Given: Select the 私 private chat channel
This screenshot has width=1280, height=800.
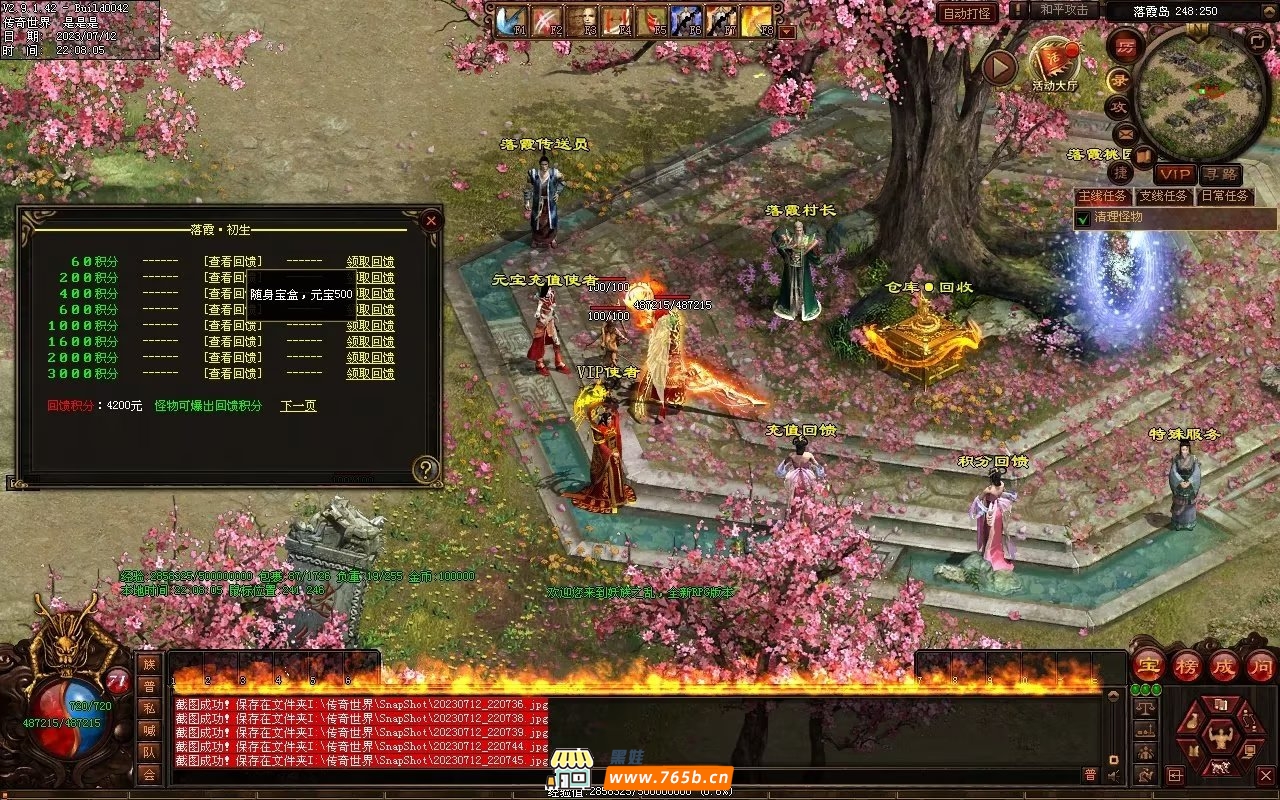Looking at the screenshot, I should coord(149,708).
